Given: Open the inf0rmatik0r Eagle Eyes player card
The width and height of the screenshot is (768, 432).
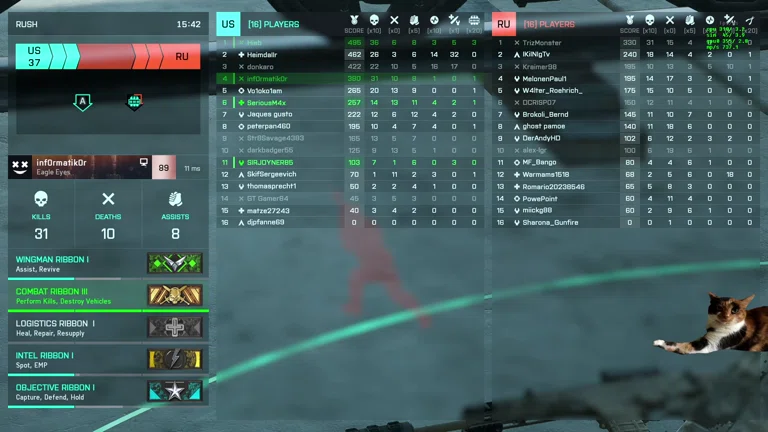Looking at the screenshot, I should 92,167.
